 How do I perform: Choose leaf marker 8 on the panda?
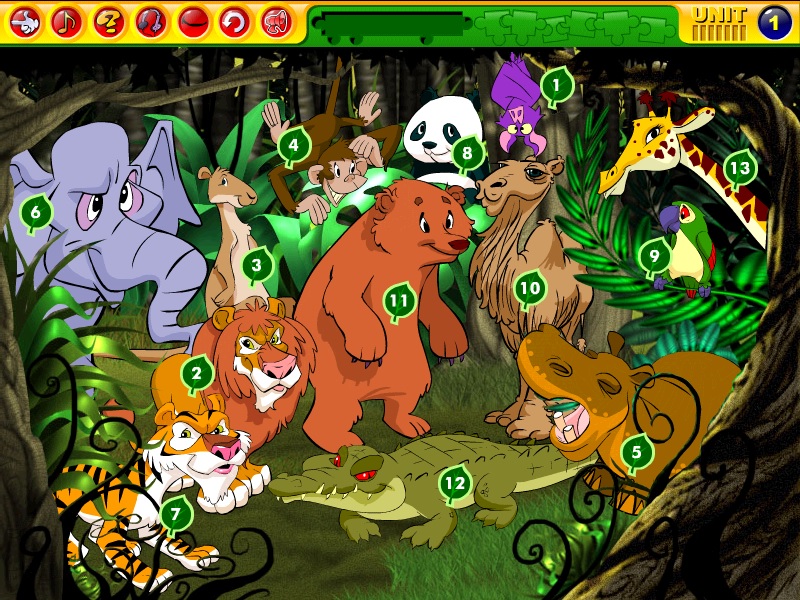pyautogui.click(x=466, y=154)
